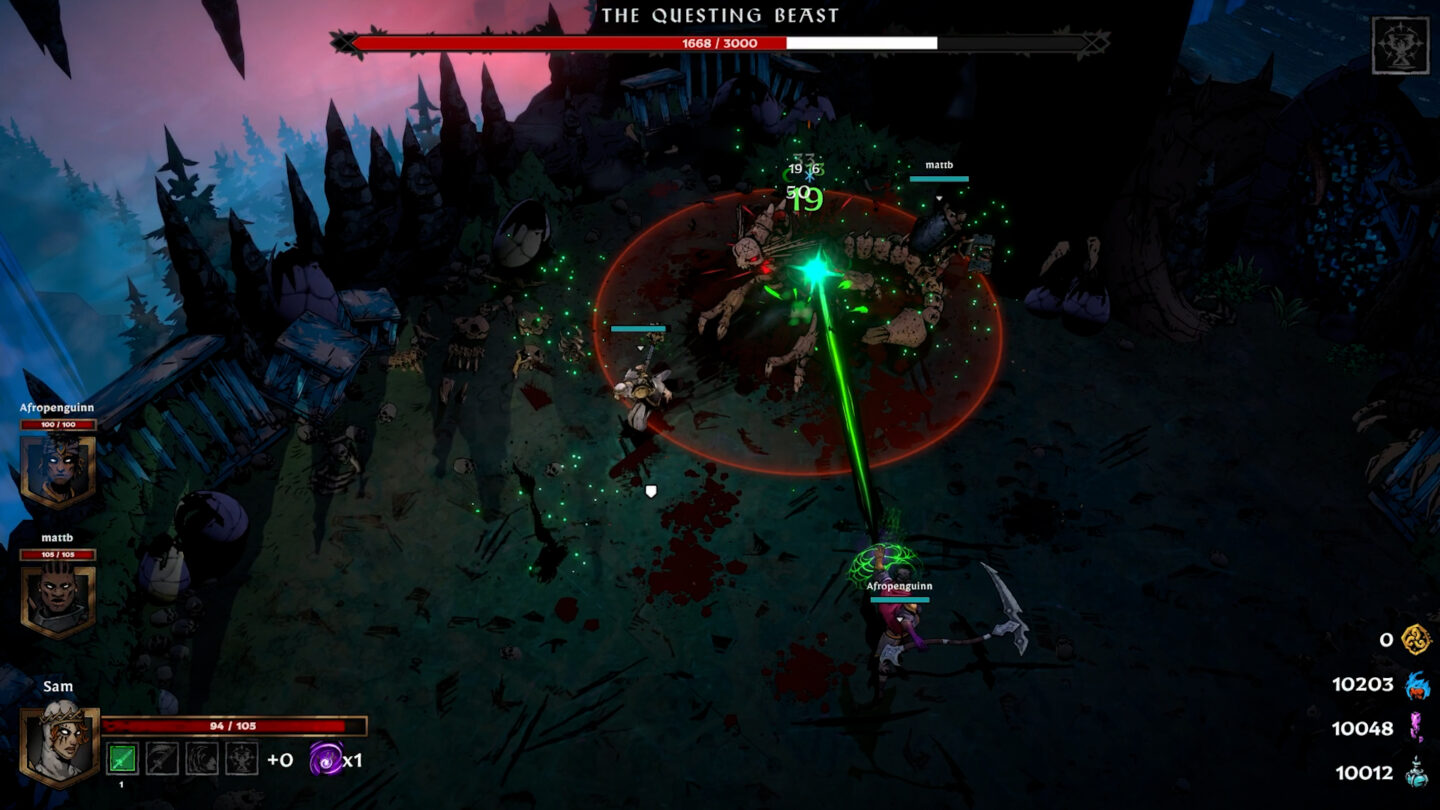The image size is (1440, 810).
Task: Click Sam's third shrouded ability slot
Action: 200,759
